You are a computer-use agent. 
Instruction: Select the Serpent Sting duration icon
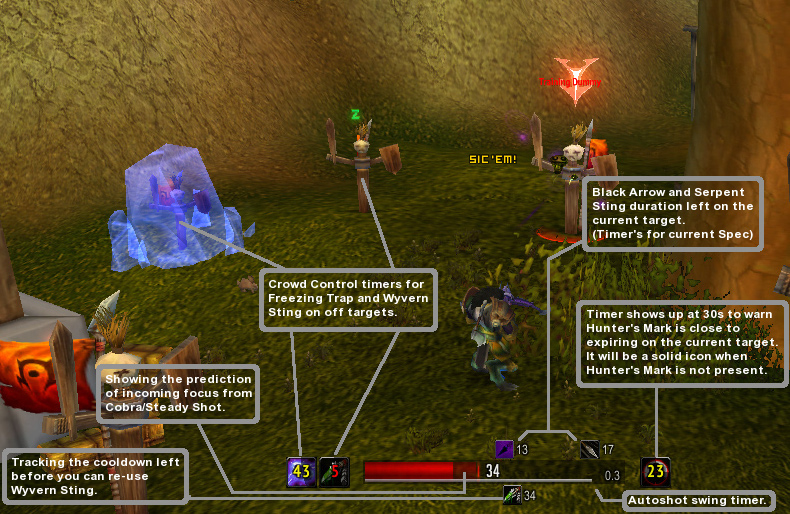590,450
